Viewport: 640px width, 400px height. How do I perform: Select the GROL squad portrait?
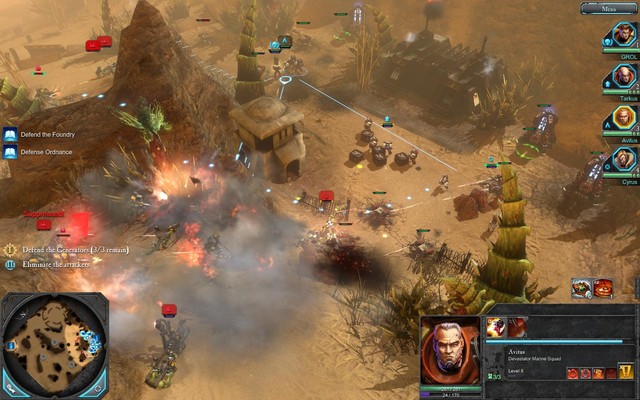tap(621, 36)
